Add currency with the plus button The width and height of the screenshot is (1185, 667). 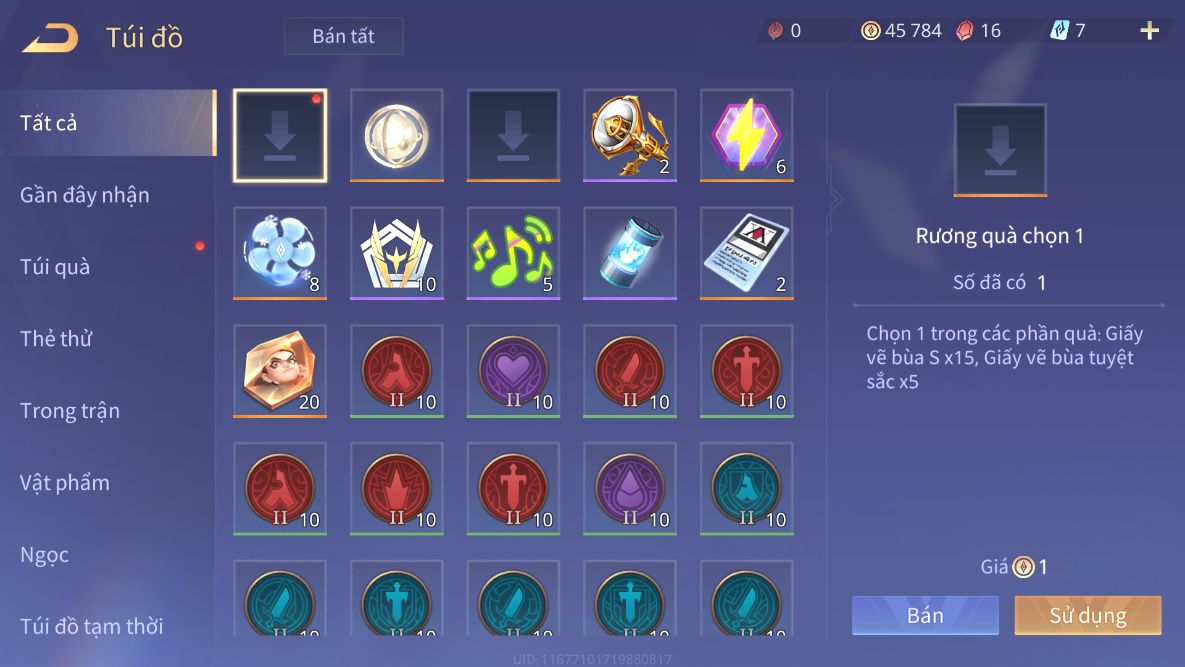tap(1150, 31)
